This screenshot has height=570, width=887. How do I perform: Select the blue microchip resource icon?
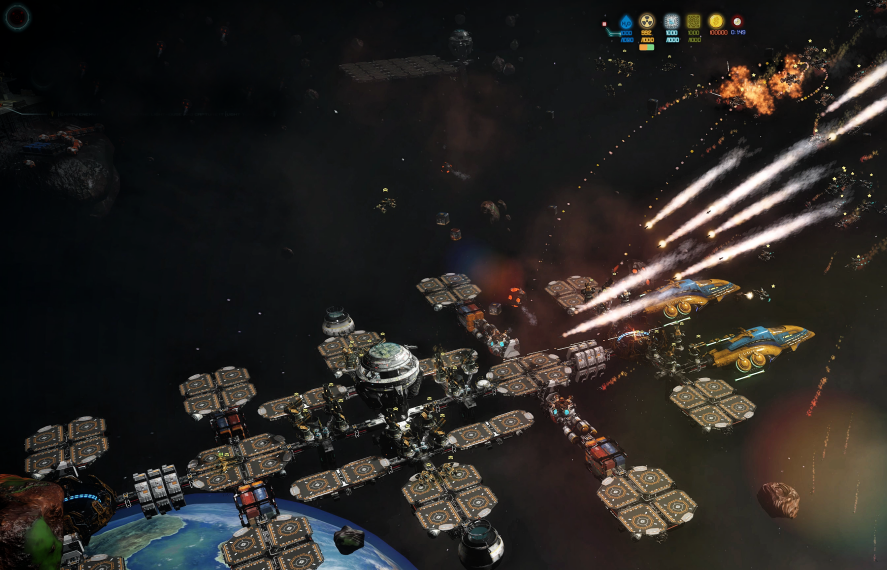pos(671,20)
